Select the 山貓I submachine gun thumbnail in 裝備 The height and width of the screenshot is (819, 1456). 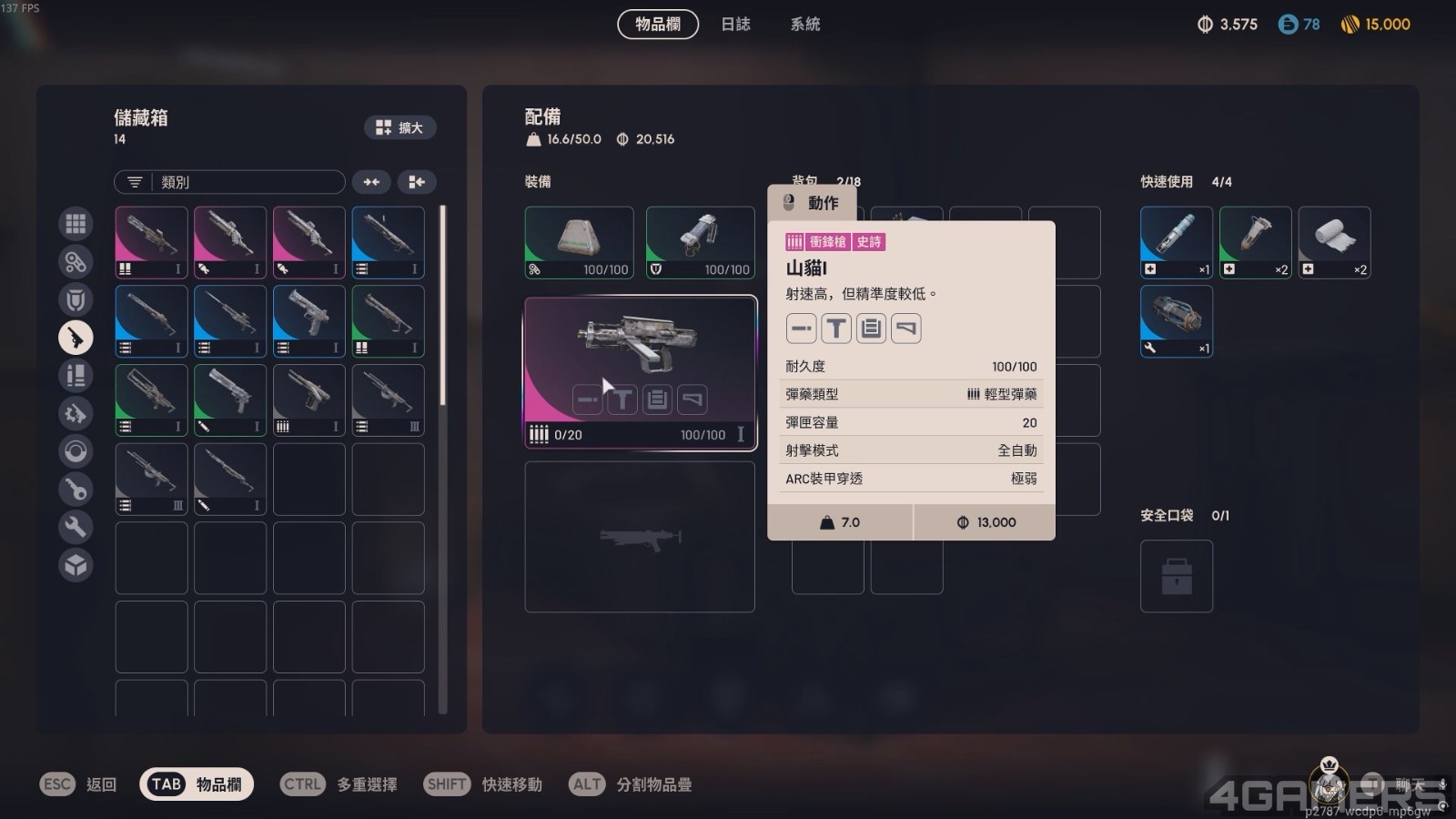tap(640, 369)
